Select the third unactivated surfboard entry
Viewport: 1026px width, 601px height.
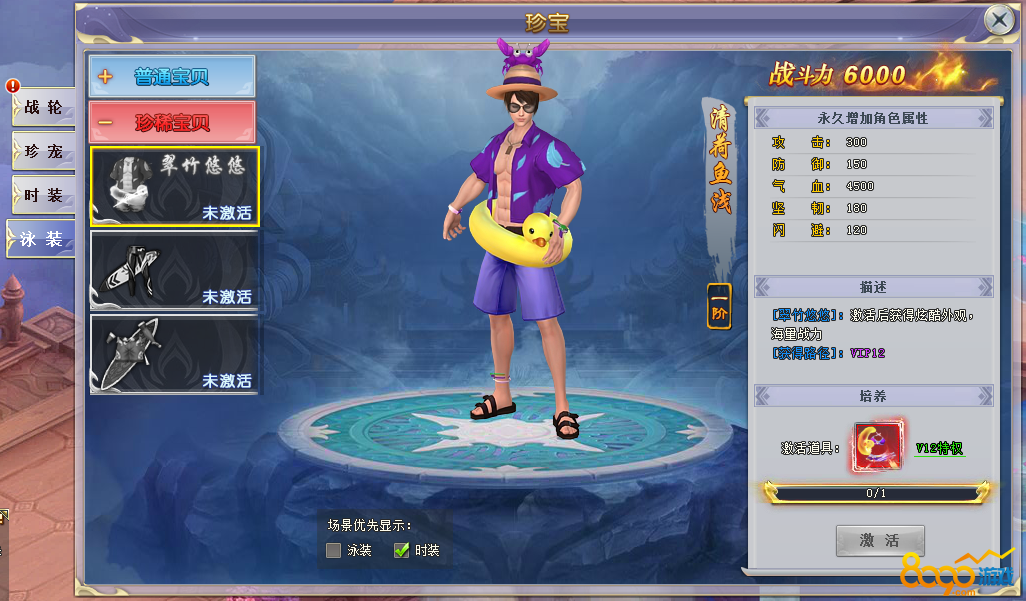(174, 353)
